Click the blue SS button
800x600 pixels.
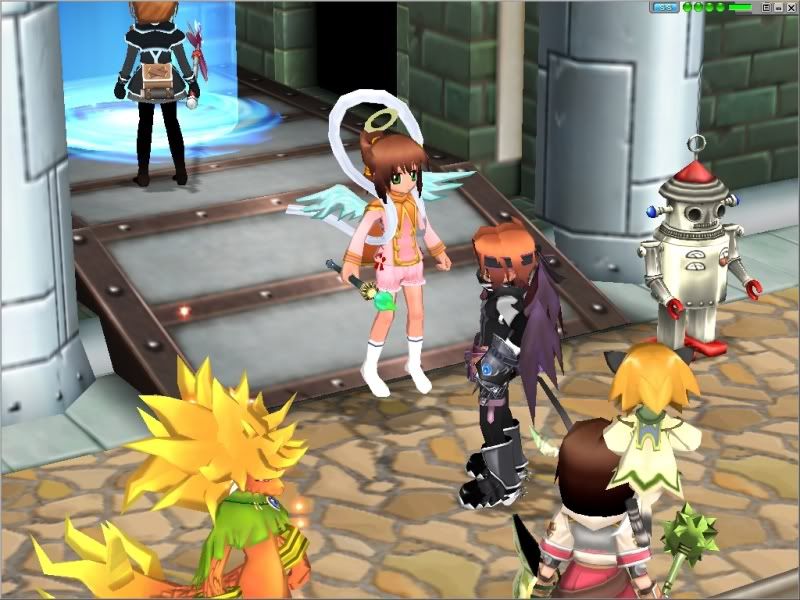[665, 7]
